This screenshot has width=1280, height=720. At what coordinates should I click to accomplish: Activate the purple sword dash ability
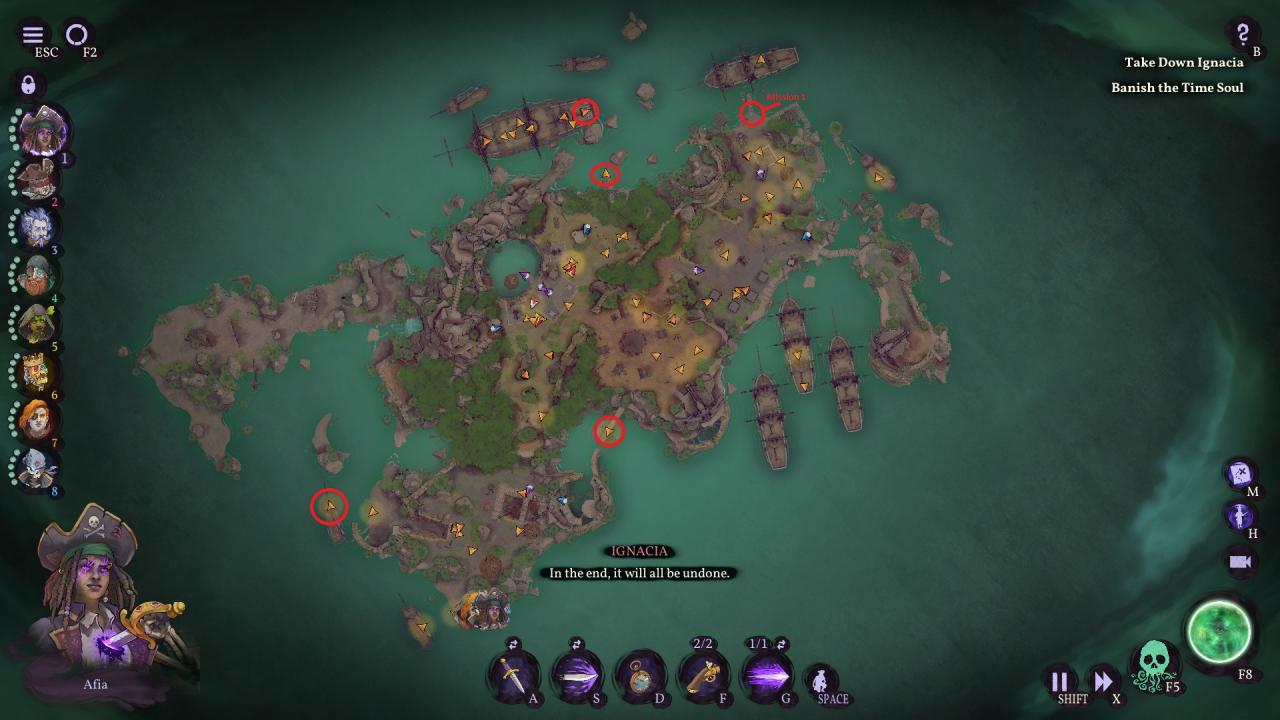point(576,676)
